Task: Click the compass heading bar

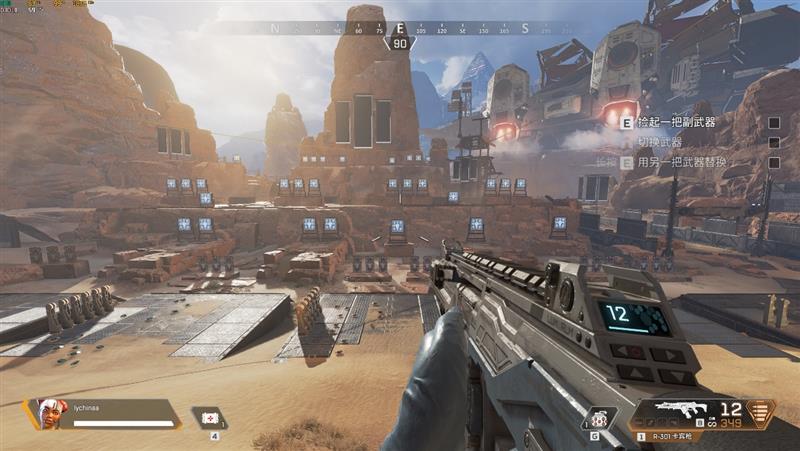Action: (400, 28)
